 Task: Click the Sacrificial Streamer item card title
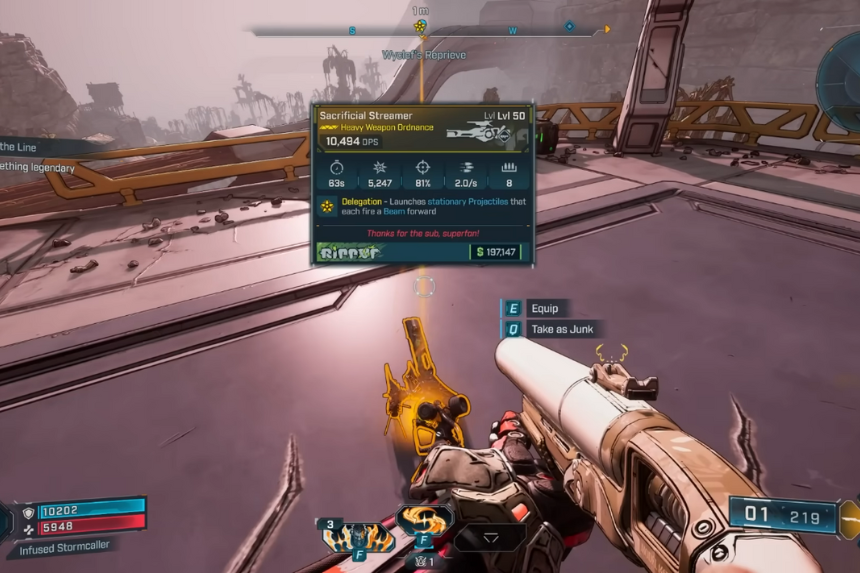366,116
